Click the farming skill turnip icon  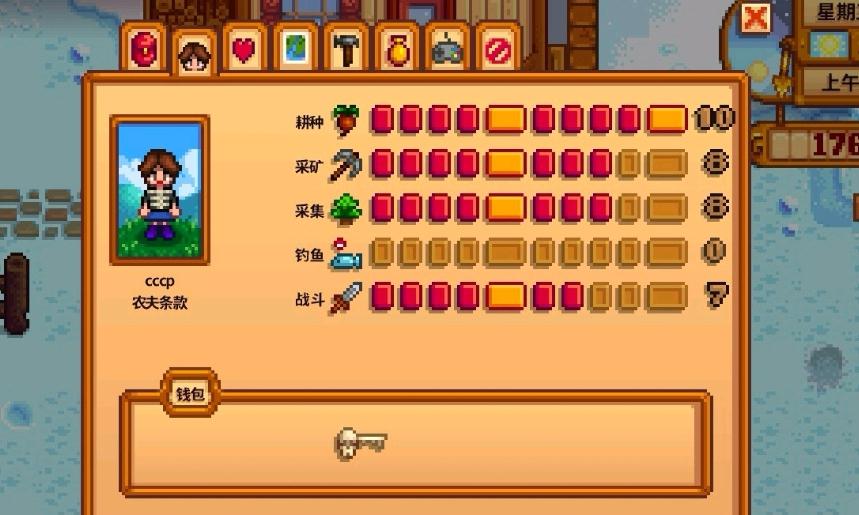(346, 119)
